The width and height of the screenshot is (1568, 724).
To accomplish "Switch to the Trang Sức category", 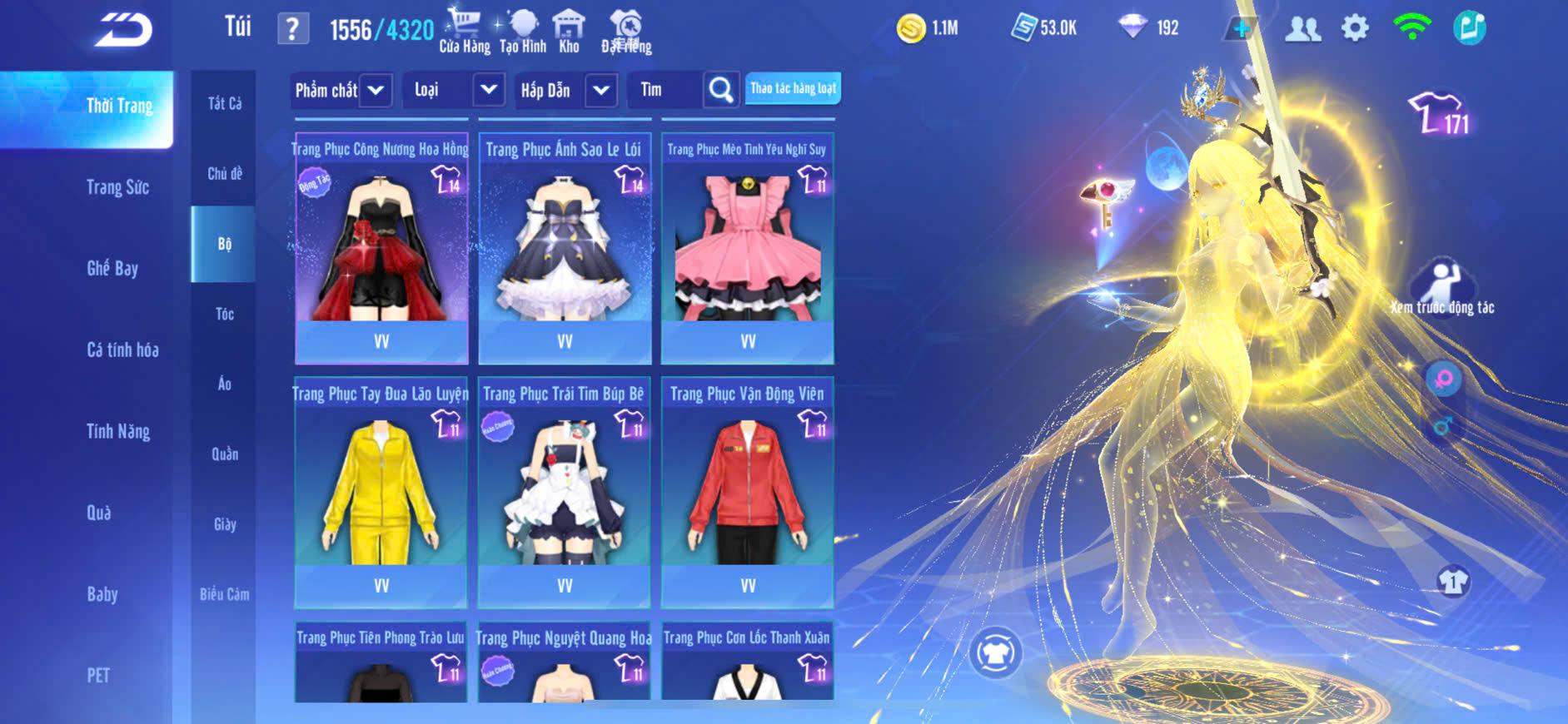I will point(117,187).
